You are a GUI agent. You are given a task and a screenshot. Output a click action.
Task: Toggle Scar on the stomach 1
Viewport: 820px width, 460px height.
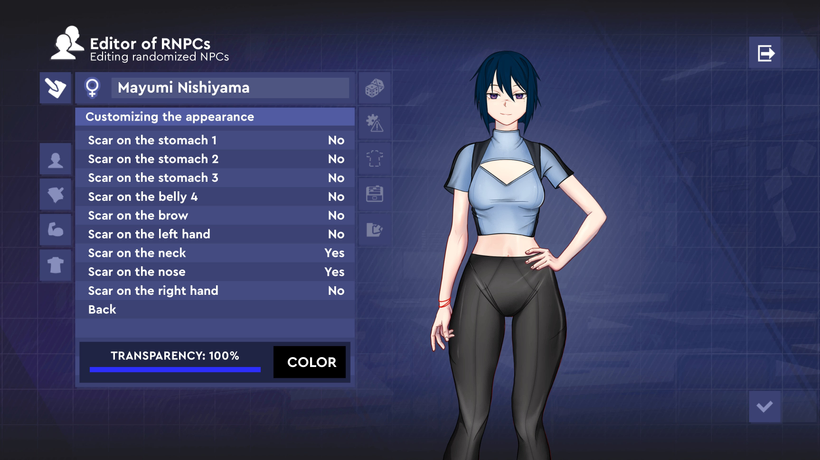click(215, 140)
